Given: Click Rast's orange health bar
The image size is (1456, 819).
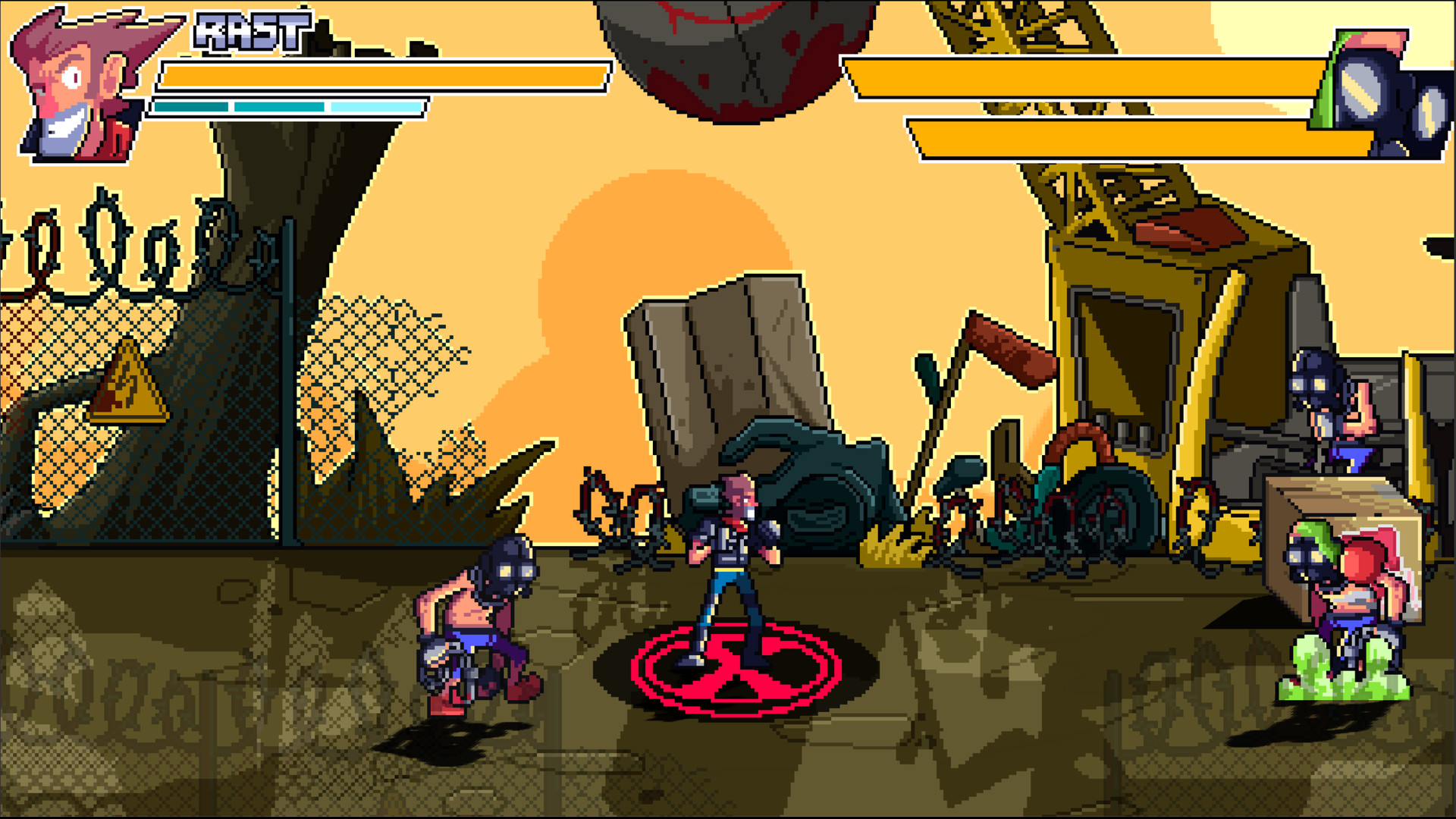Looking at the screenshot, I should tap(379, 76).
